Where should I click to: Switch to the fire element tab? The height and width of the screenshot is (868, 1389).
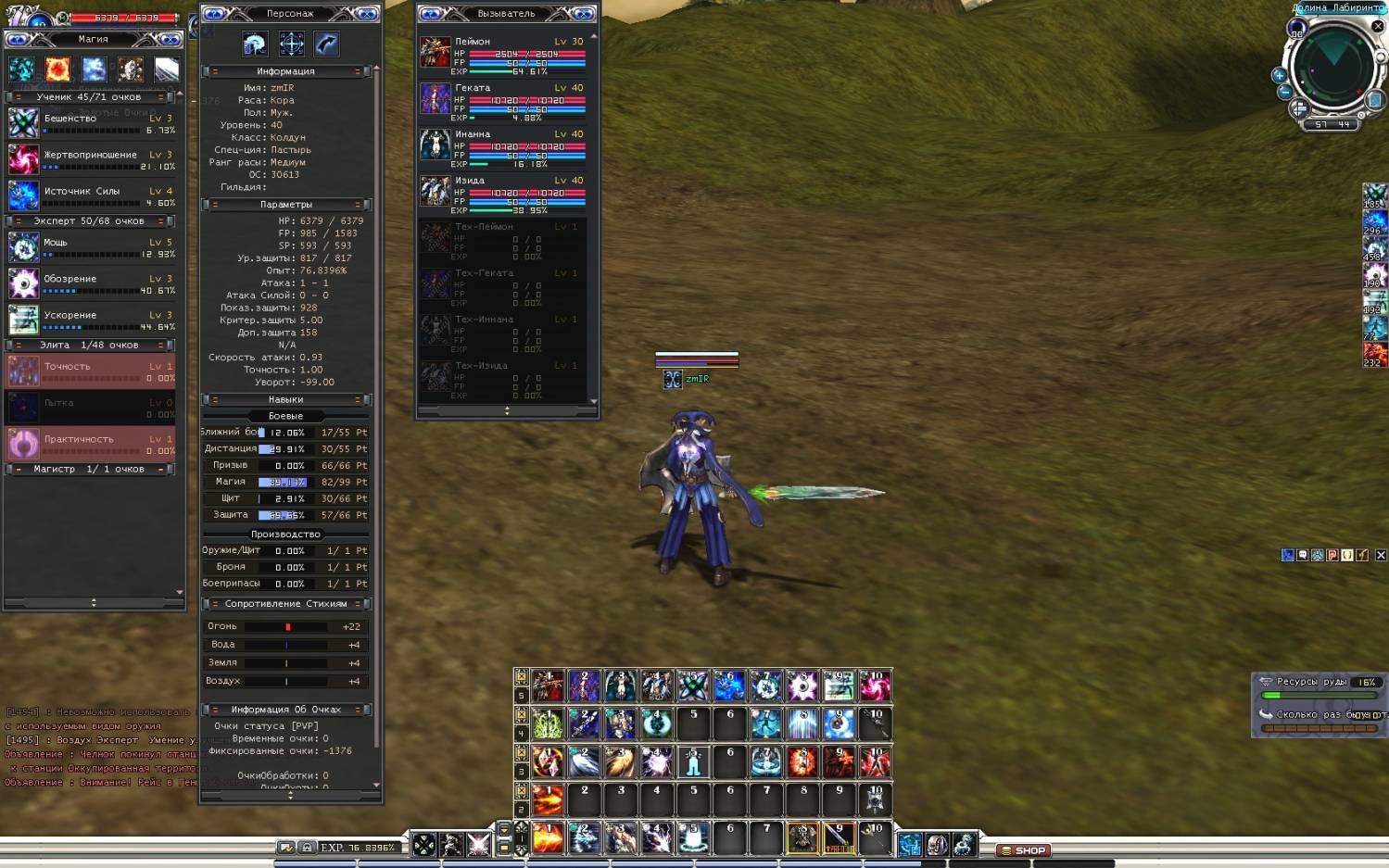[57, 69]
